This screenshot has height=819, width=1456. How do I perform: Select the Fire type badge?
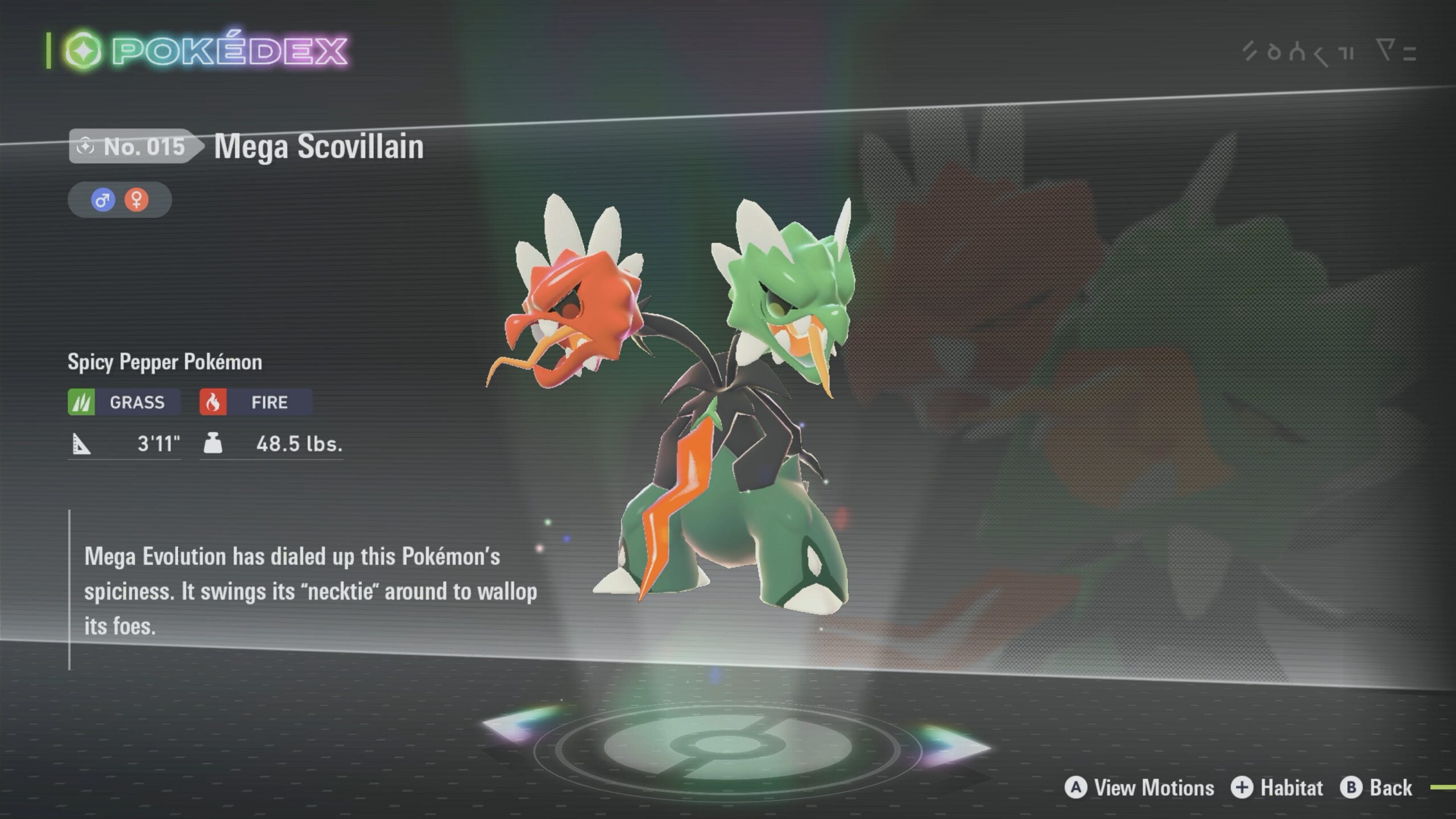255,402
